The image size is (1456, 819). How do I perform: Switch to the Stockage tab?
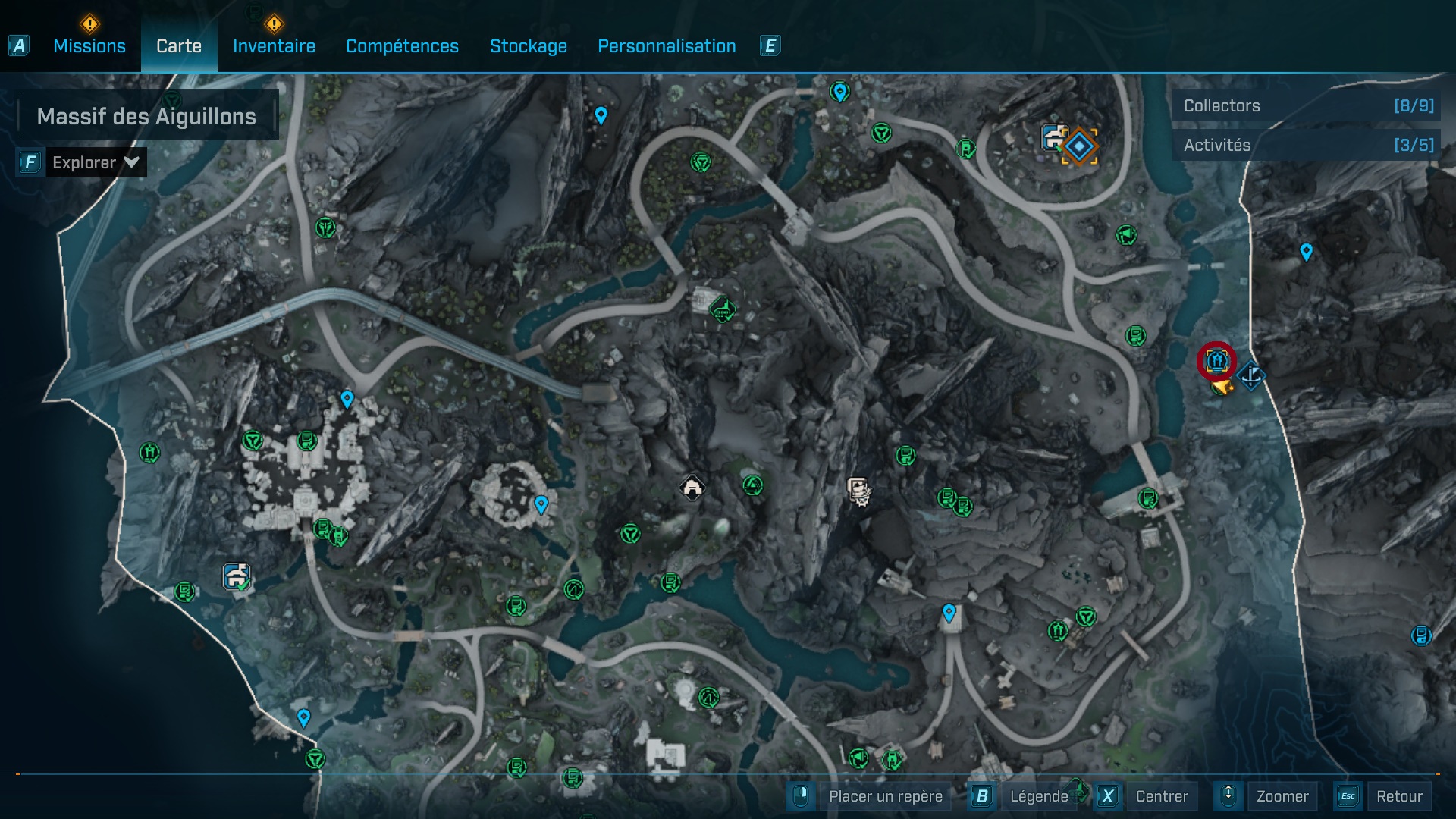pyautogui.click(x=529, y=45)
